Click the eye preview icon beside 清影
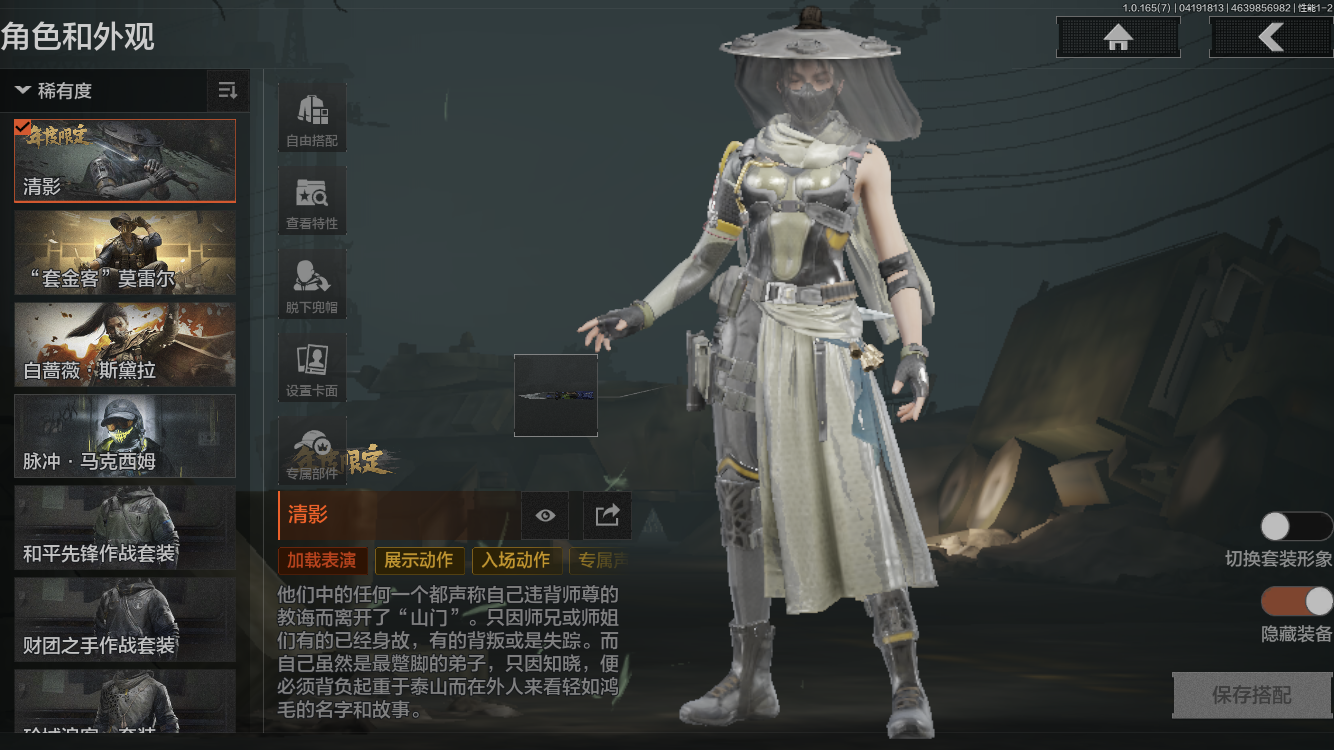Viewport: 1334px width, 750px height. [x=544, y=515]
